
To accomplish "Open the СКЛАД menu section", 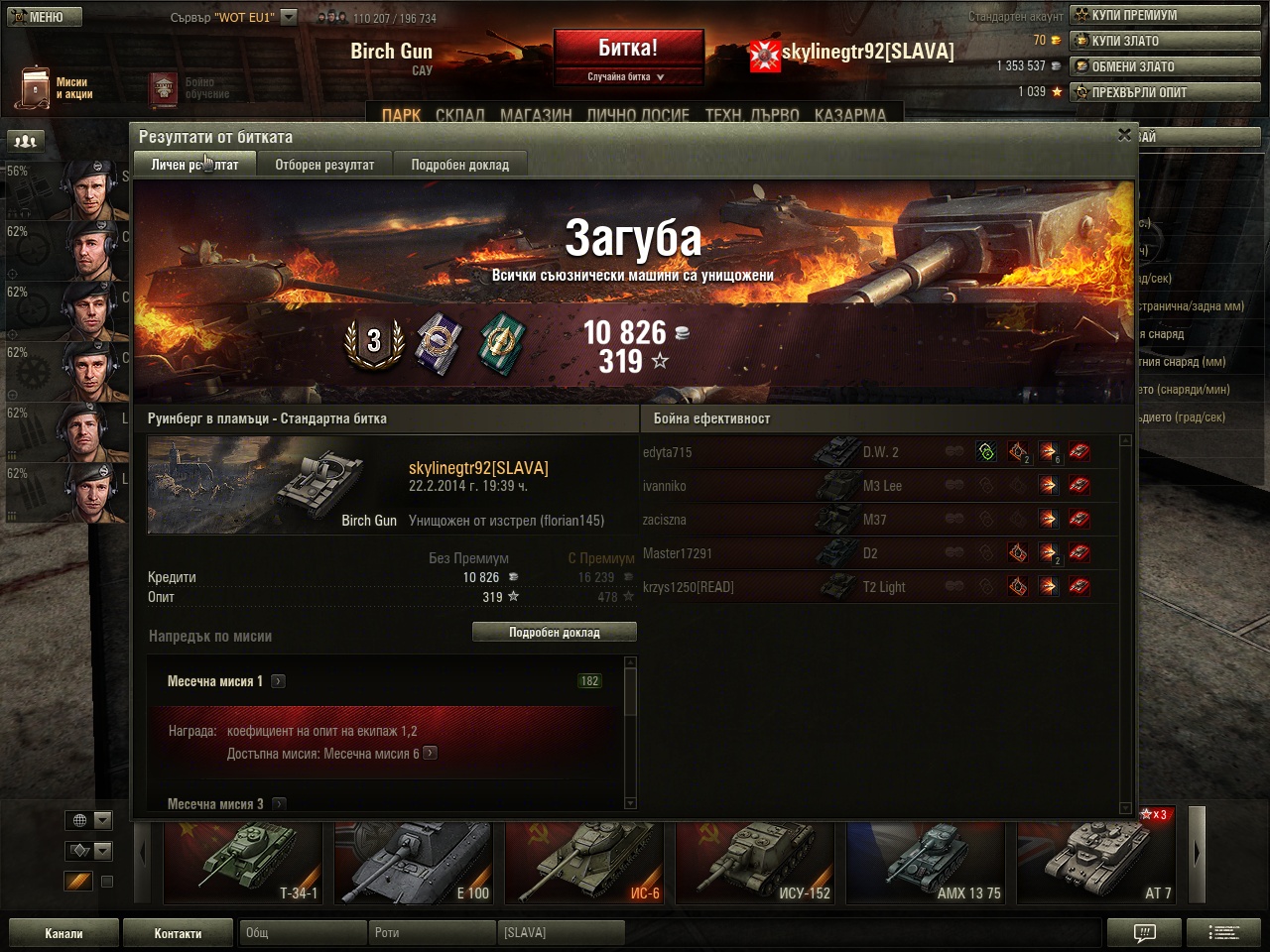I will coord(460,115).
